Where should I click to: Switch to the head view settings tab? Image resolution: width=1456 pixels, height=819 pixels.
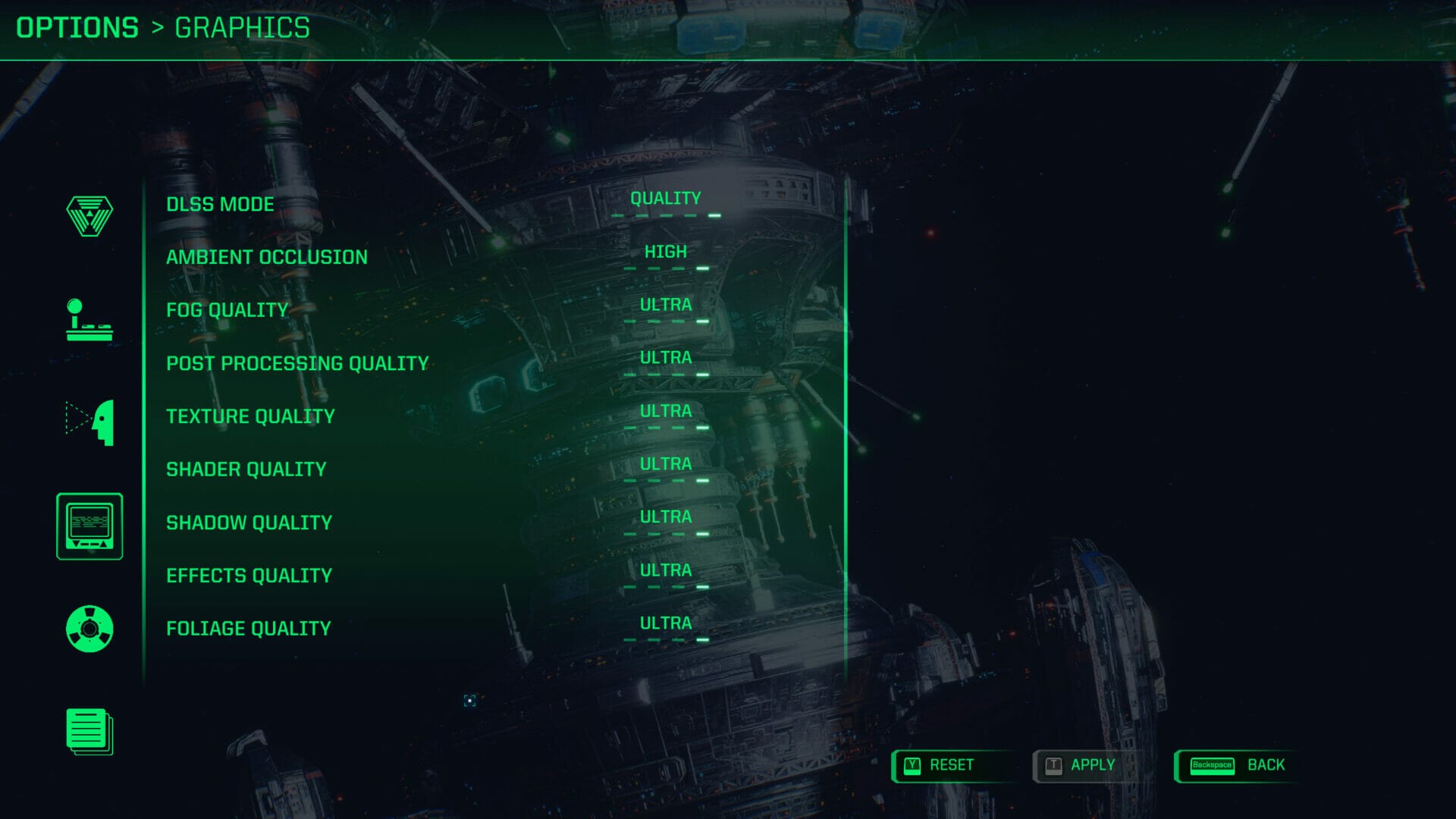(89, 422)
